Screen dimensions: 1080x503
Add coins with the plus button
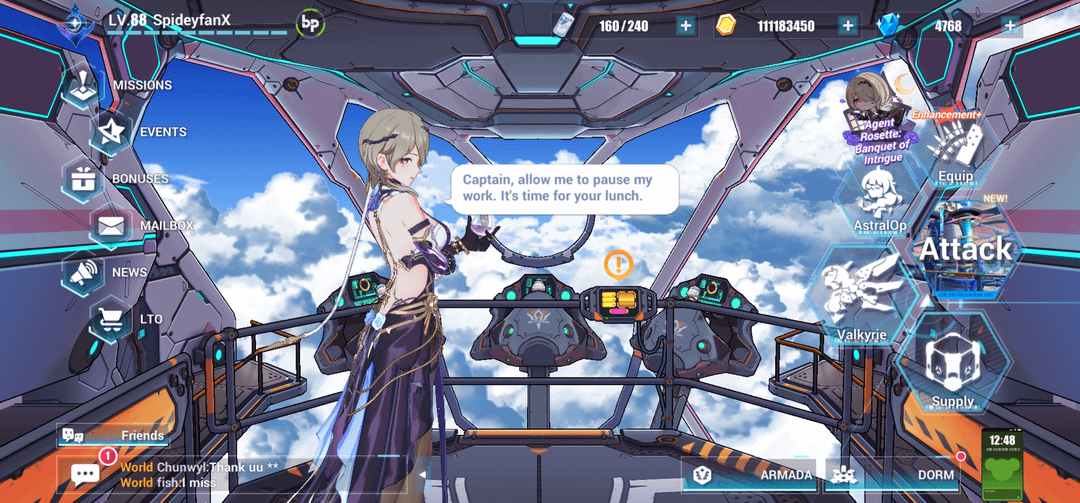(848, 26)
